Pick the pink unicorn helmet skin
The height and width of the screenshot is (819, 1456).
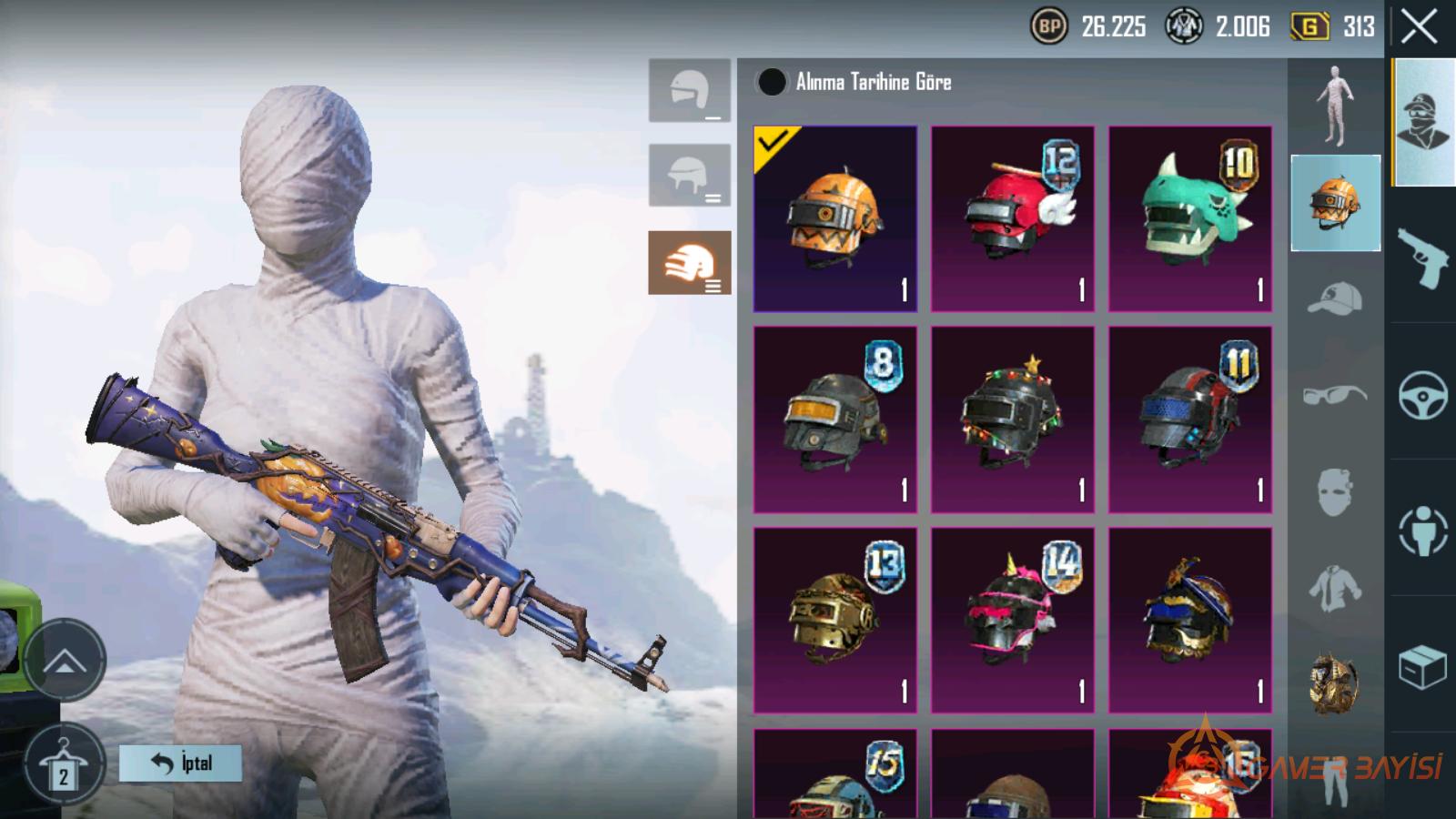coord(1012,620)
